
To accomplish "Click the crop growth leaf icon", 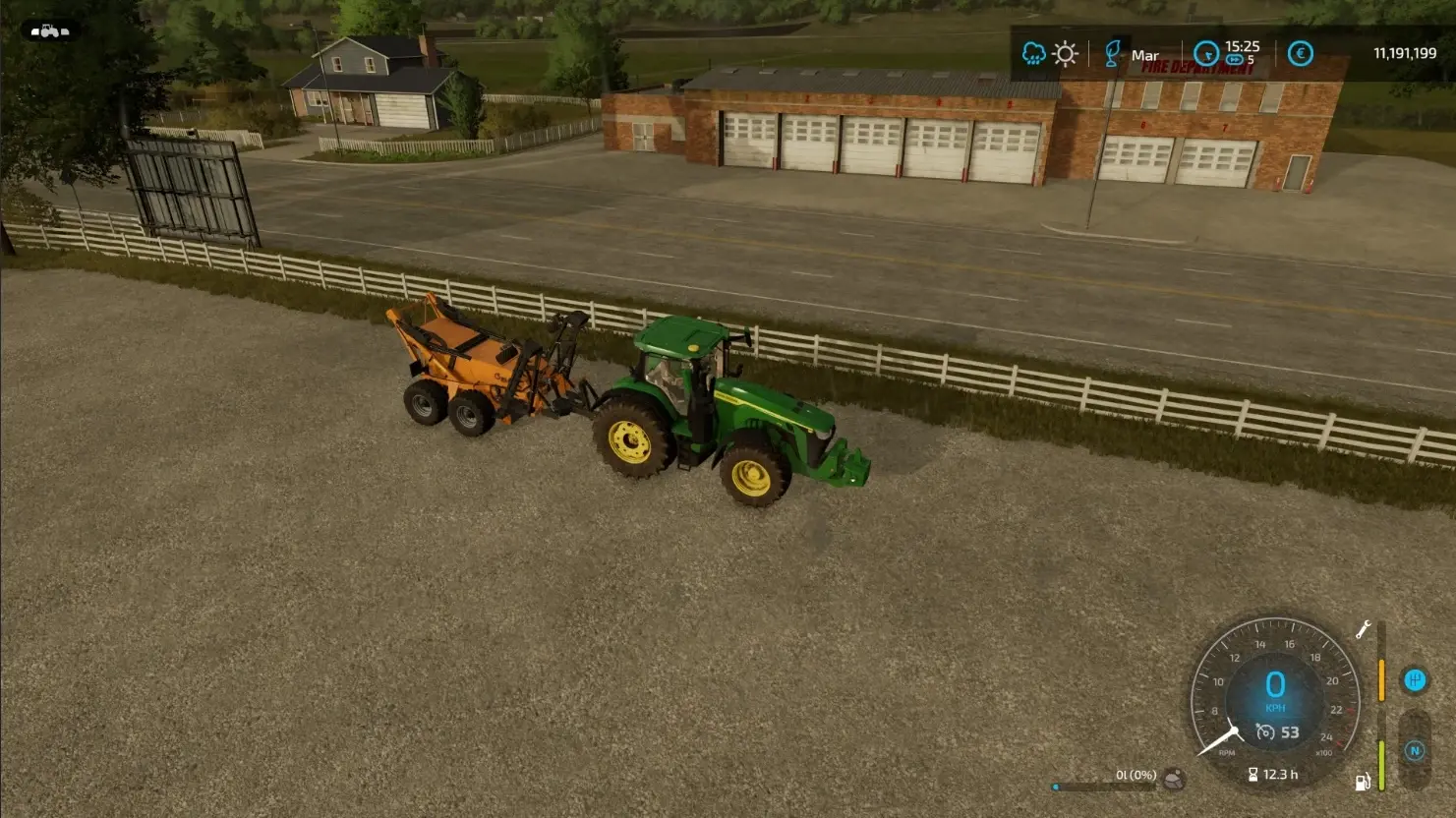I will pos(1112,54).
